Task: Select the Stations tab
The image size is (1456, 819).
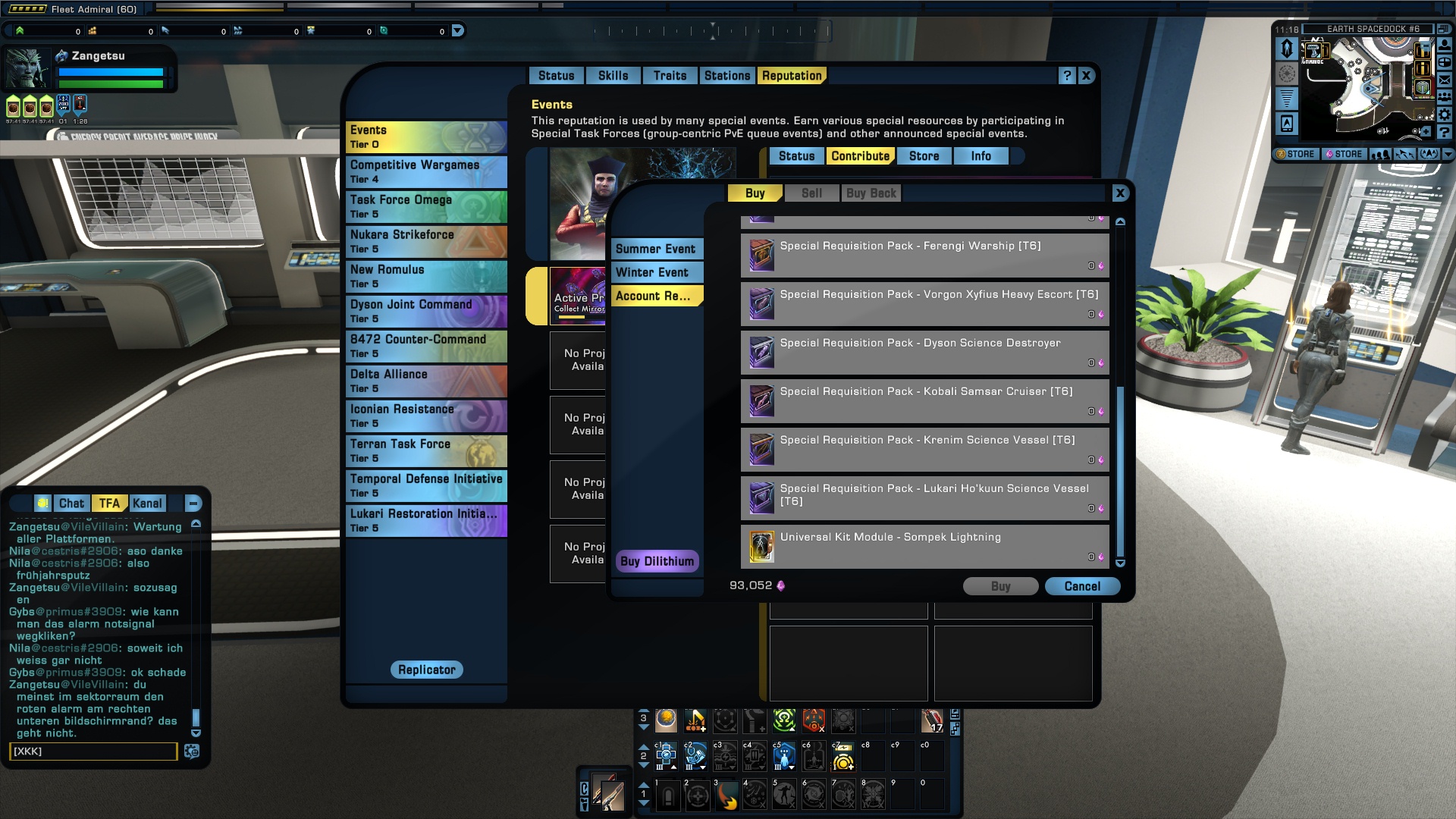Action: coord(726,76)
